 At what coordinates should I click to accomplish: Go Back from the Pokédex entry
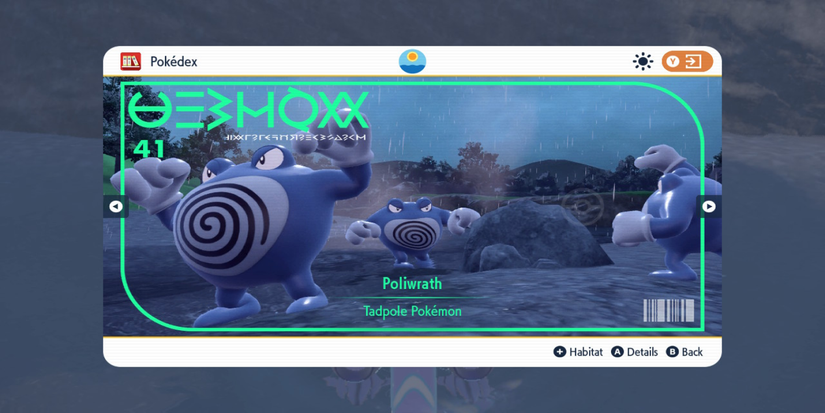click(685, 352)
